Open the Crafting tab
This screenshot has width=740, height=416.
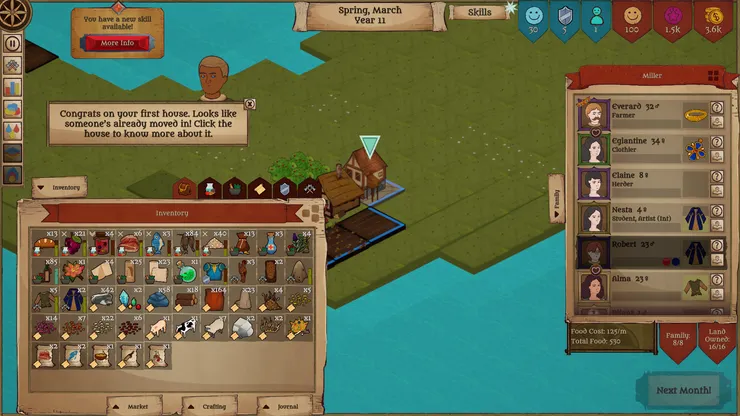[208, 407]
